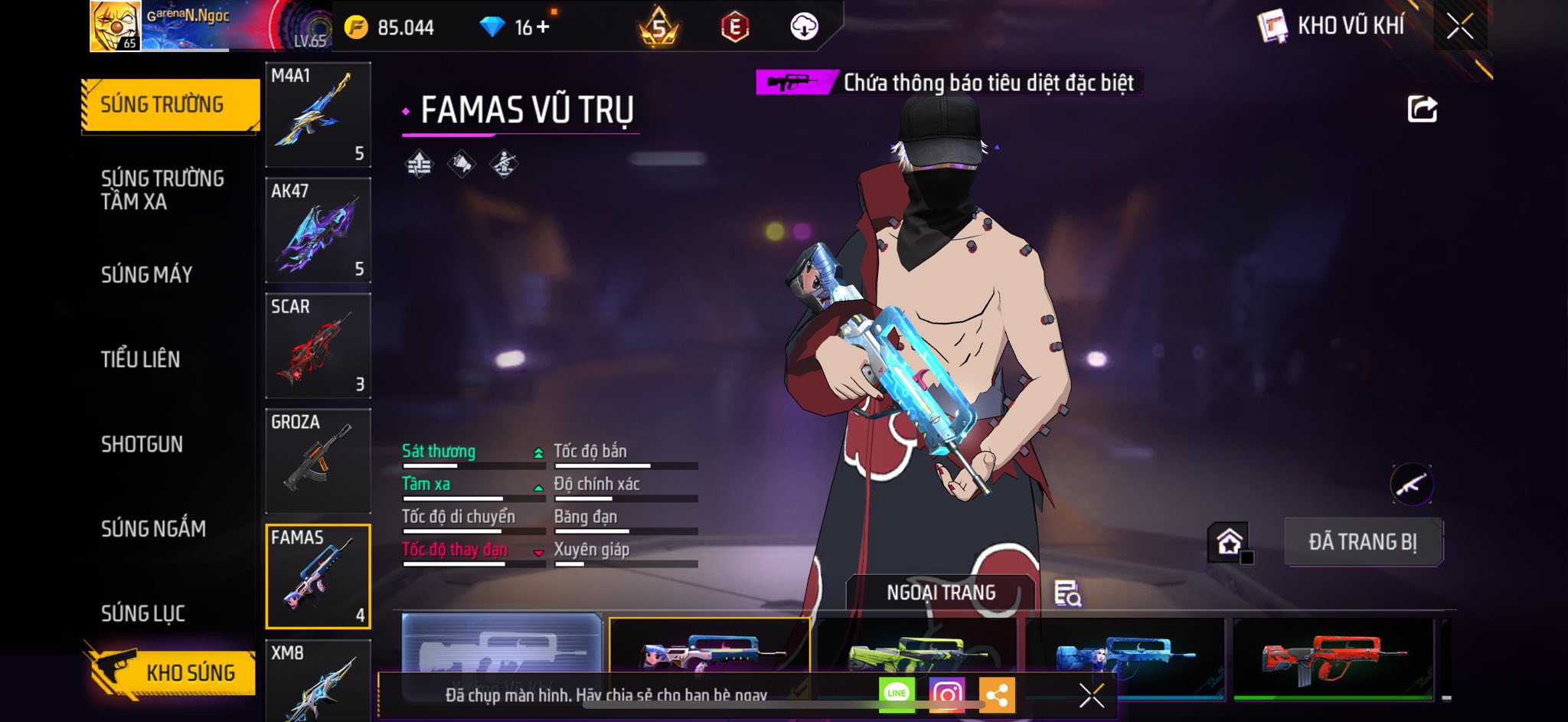Add diamonds with the plus button
This screenshot has height=722, width=1568.
pyautogui.click(x=543, y=27)
